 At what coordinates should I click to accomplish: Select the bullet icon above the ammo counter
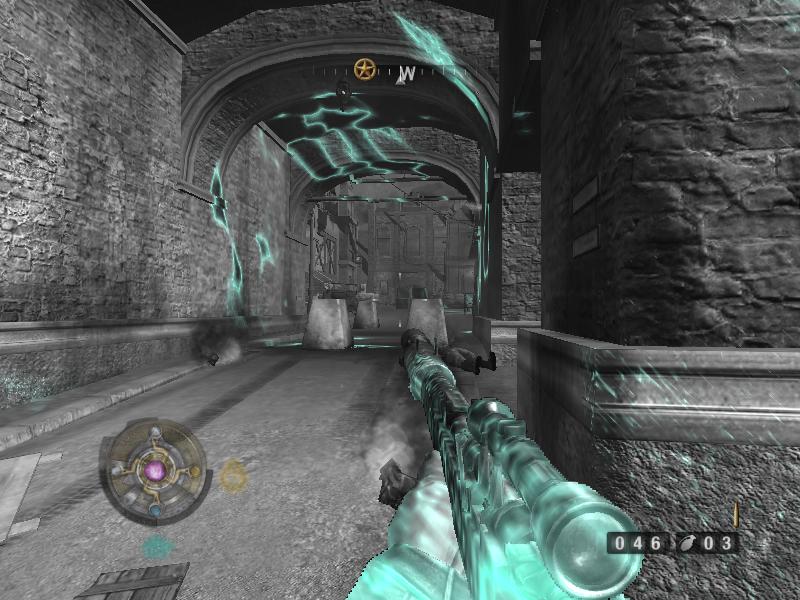[x=735, y=515]
